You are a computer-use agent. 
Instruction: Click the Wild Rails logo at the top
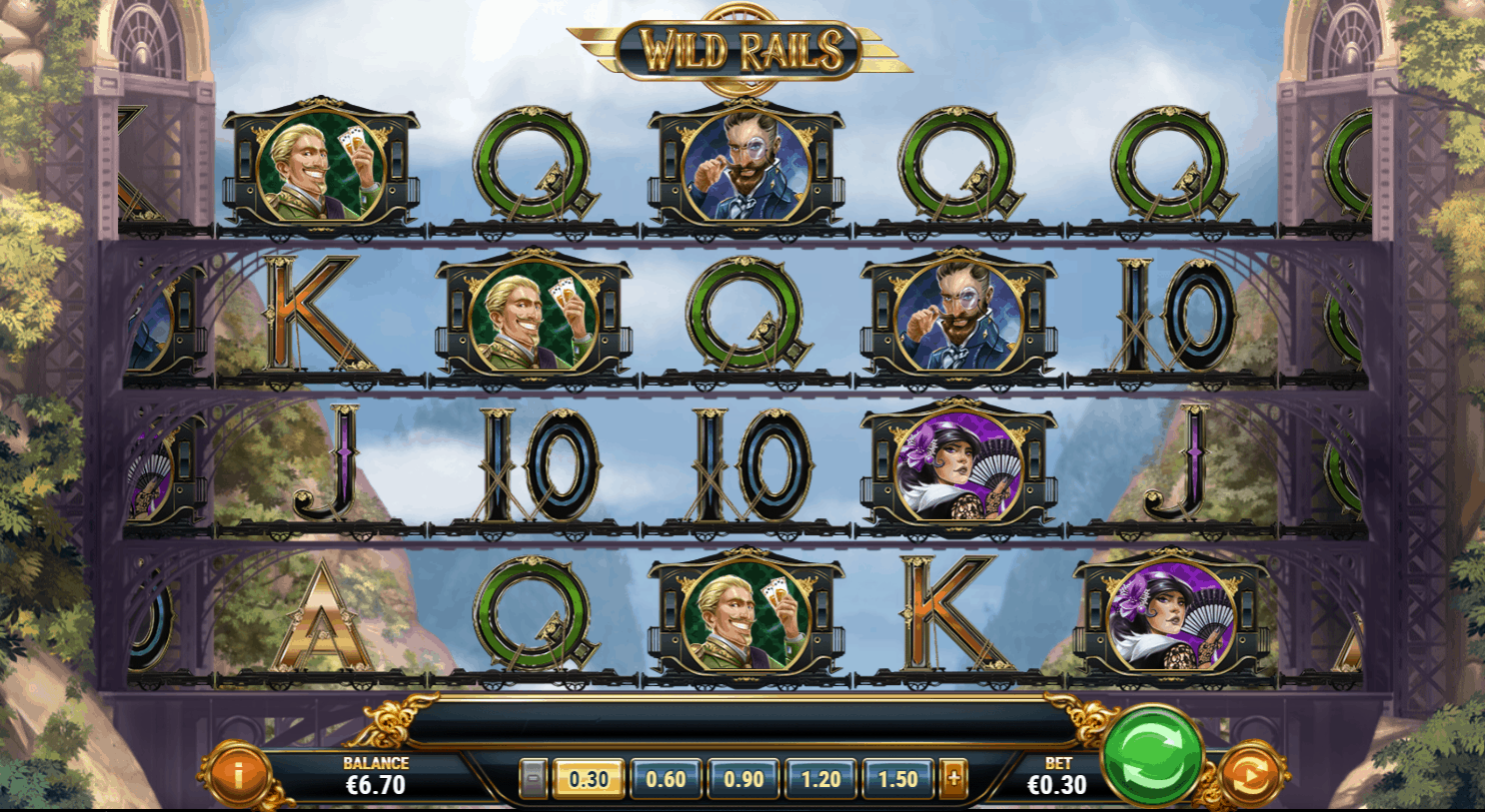click(x=742, y=47)
